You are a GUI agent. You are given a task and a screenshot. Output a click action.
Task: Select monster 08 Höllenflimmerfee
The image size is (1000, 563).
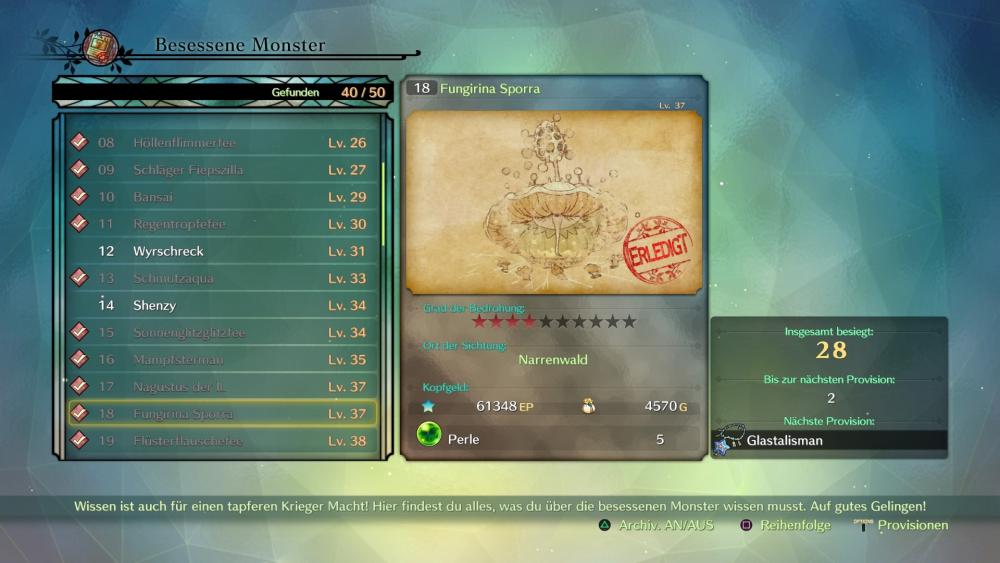tap(222, 143)
